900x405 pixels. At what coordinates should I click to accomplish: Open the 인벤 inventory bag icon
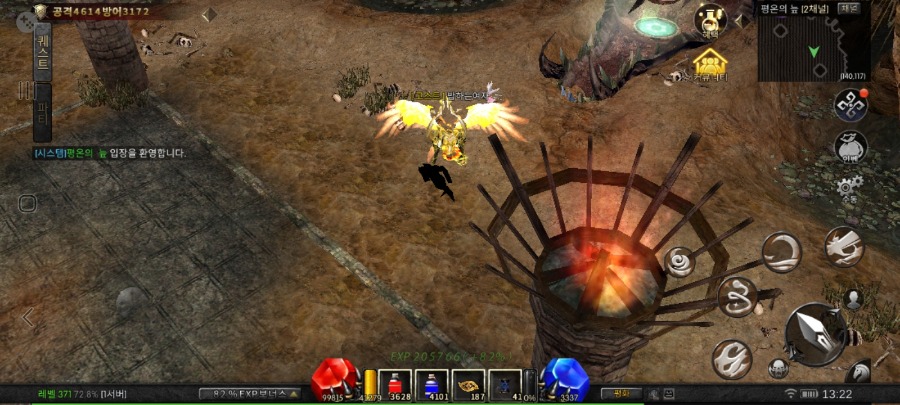coord(851,149)
